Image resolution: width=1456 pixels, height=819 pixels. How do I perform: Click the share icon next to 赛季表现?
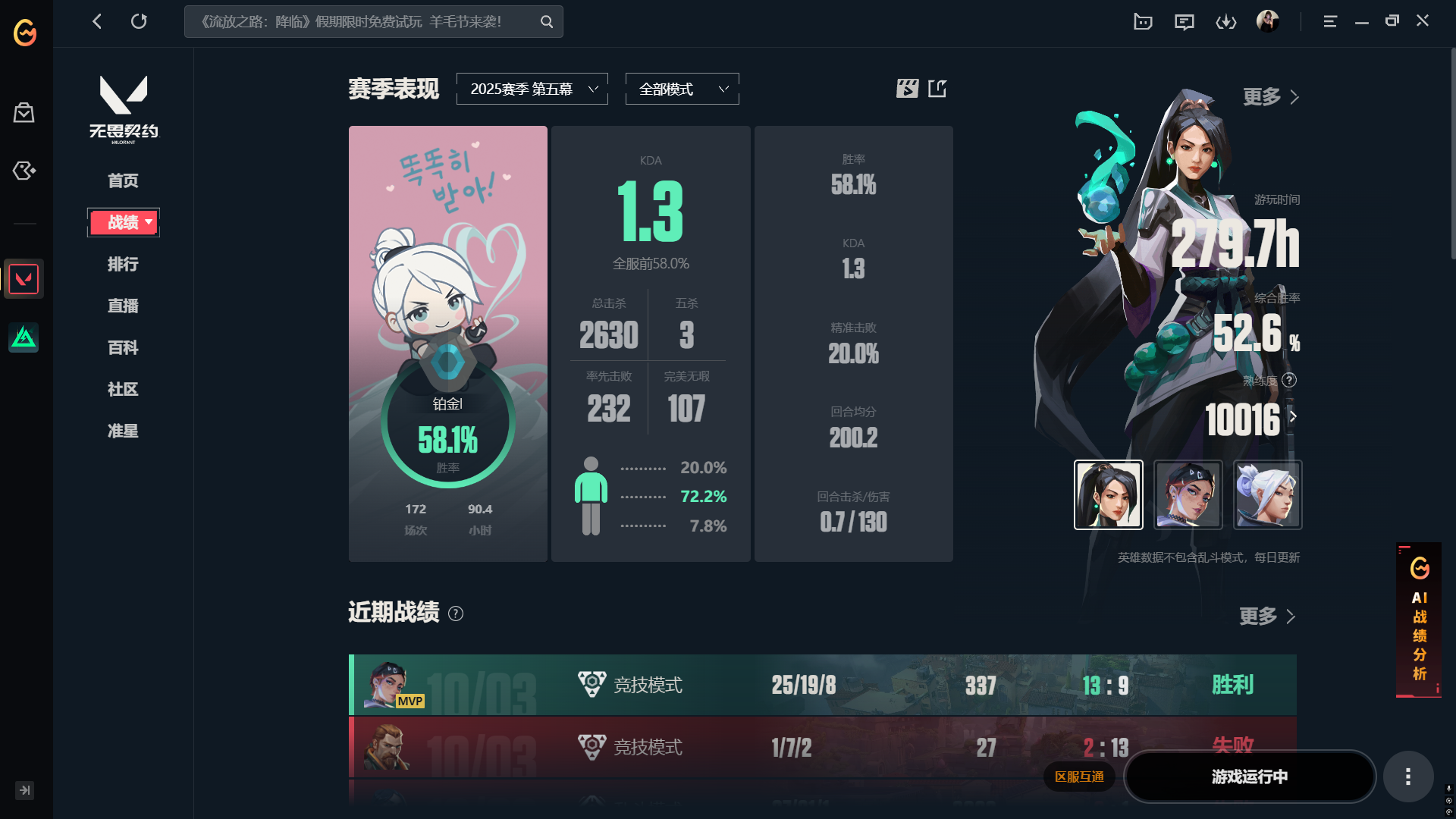938,88
